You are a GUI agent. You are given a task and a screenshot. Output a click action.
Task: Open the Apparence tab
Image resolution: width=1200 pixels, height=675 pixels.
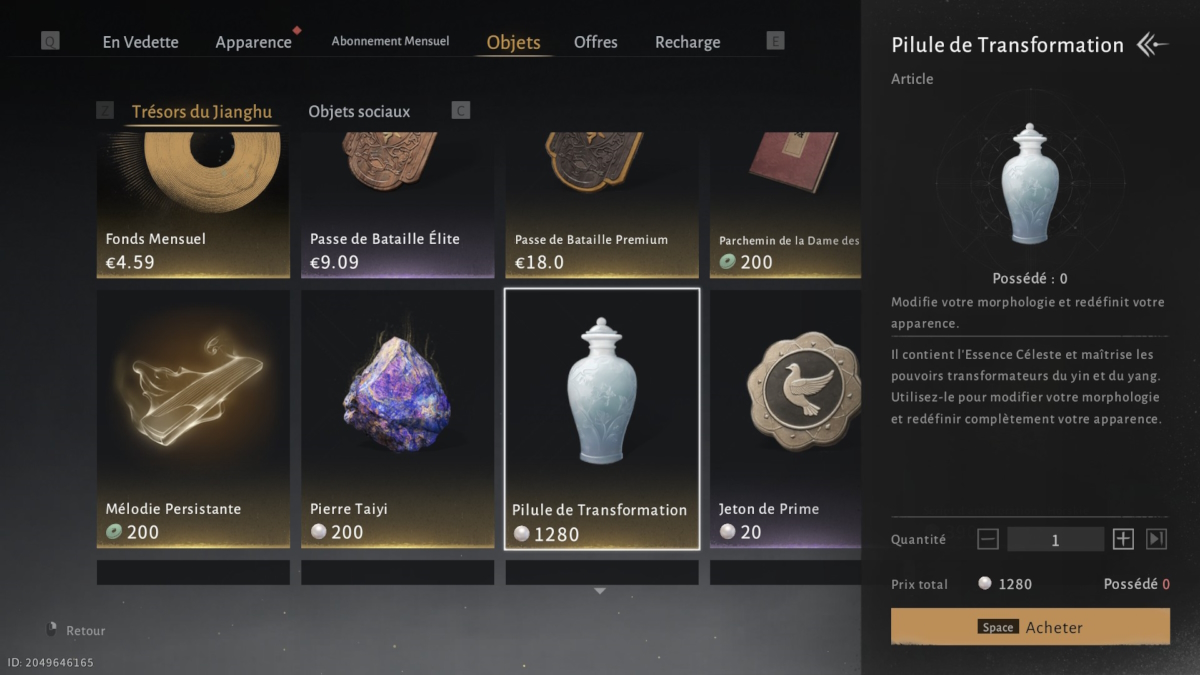[x=253, y=42]
